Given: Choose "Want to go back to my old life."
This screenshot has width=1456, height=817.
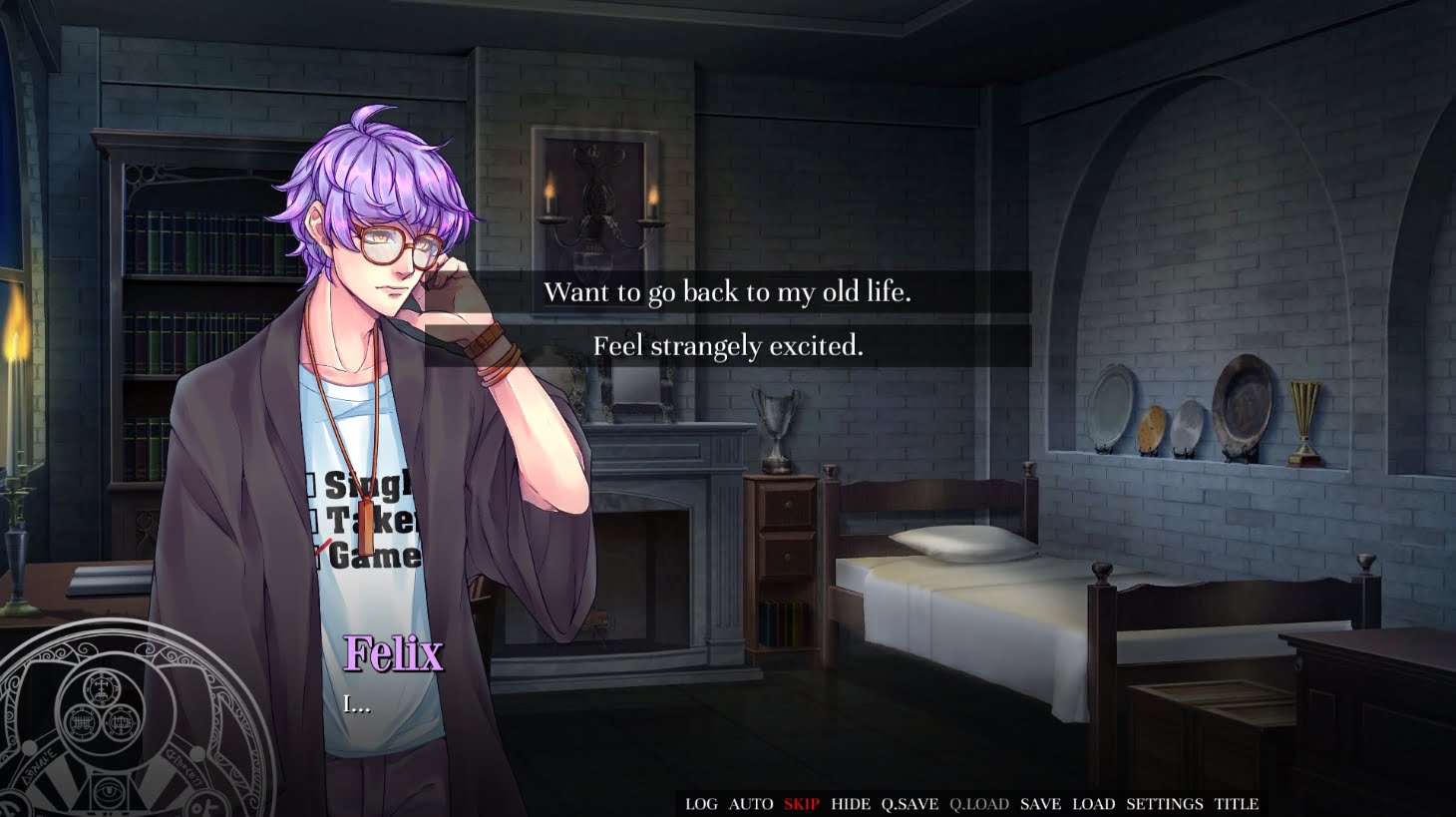Looking at the screenshot, I should click(x=727, y=292).
